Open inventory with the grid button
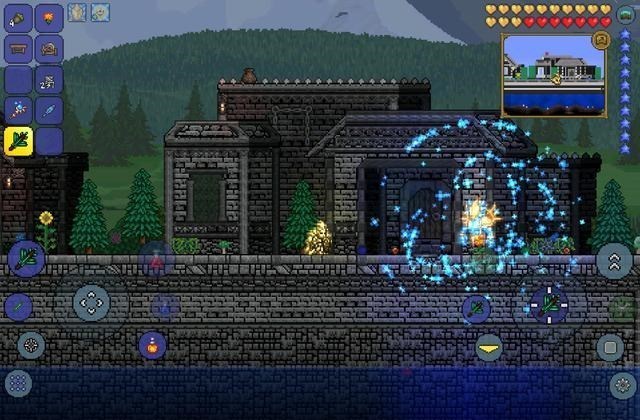Screen dimensions: 640x420 pyautogui.click(x=19, y=382)
